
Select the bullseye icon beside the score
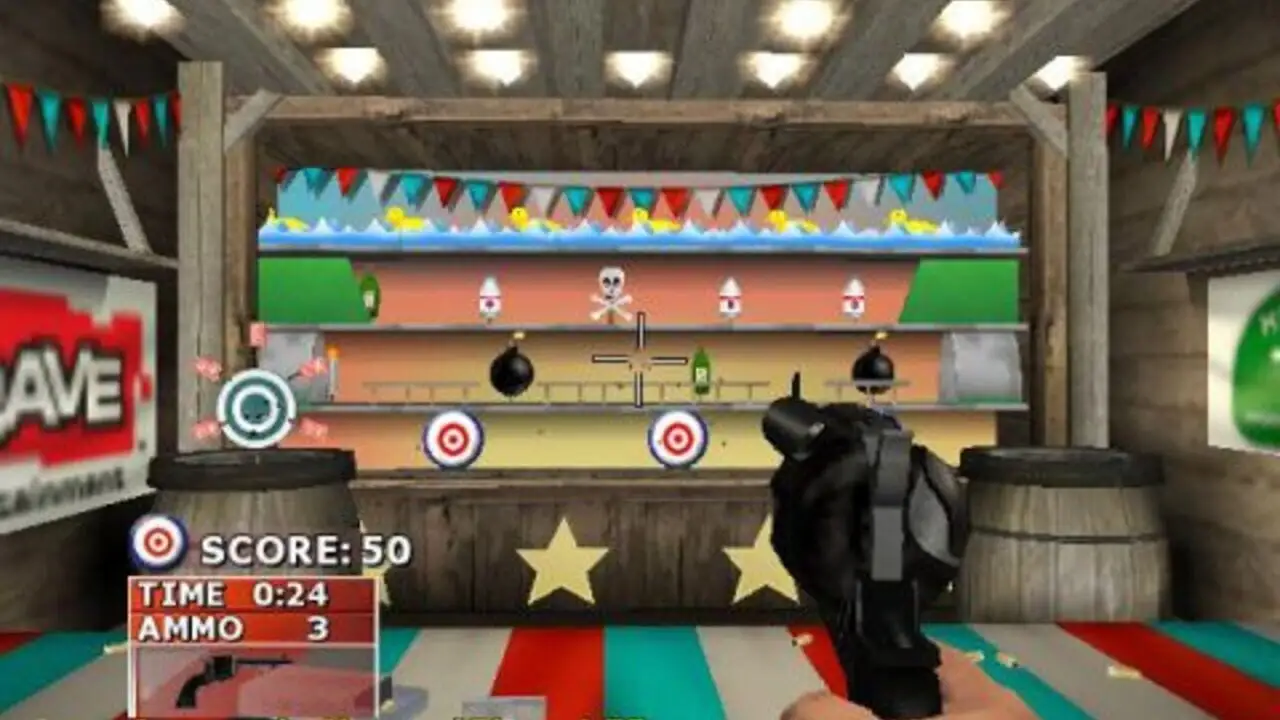pos(159,543)
